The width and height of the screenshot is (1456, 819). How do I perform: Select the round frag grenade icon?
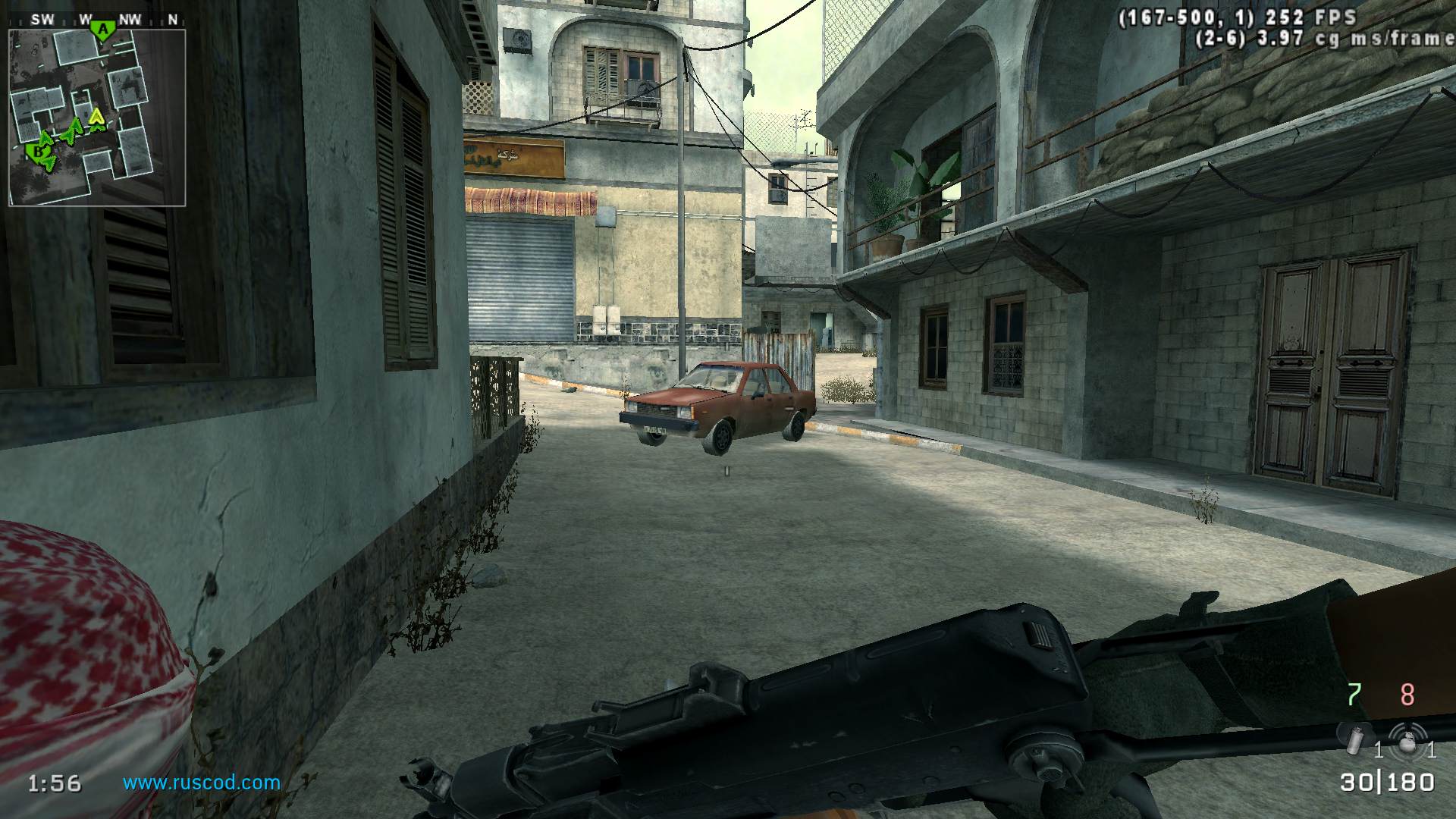tap(1407, 739)
